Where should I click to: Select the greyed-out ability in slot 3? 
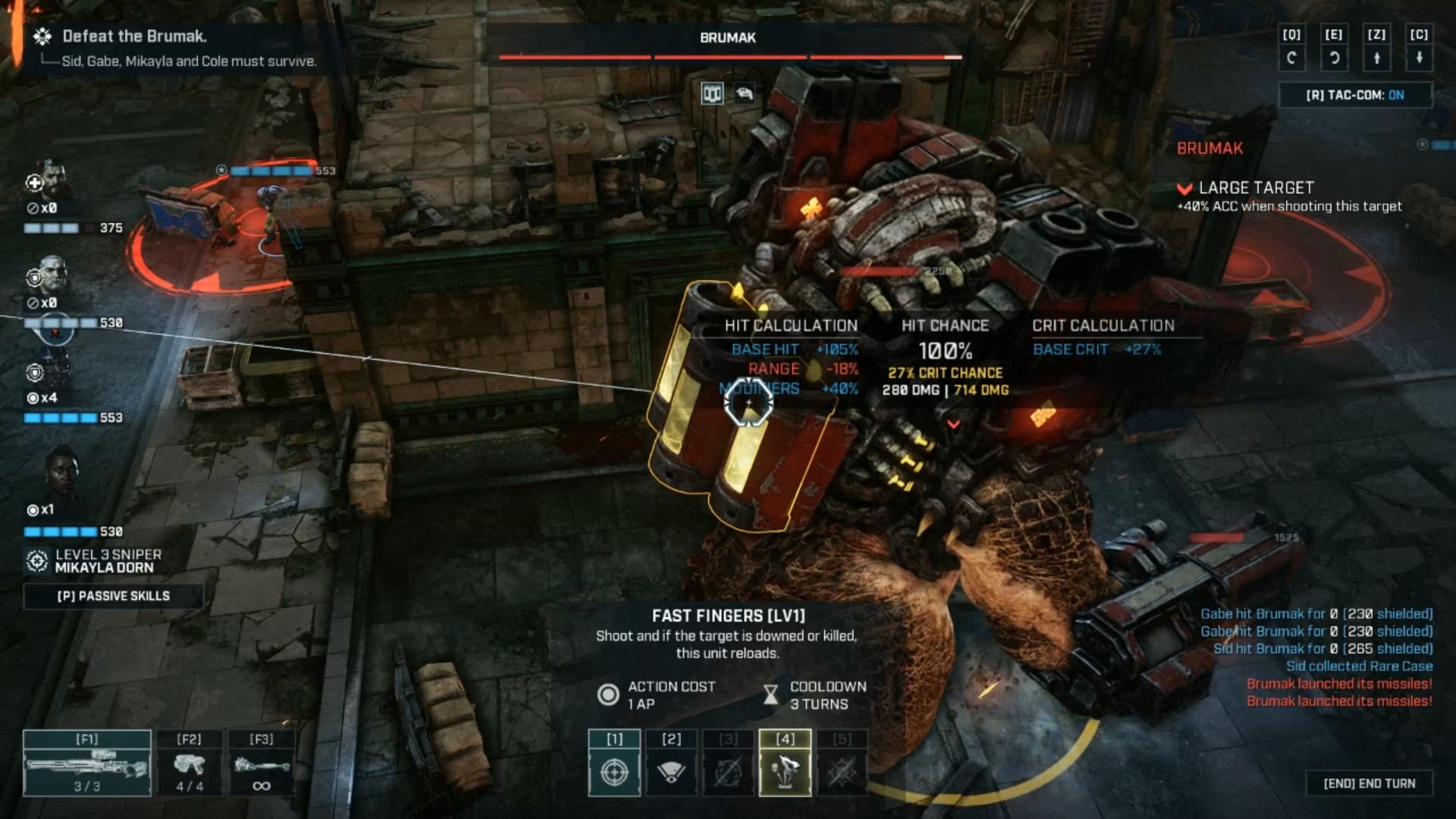click(728, 764)
